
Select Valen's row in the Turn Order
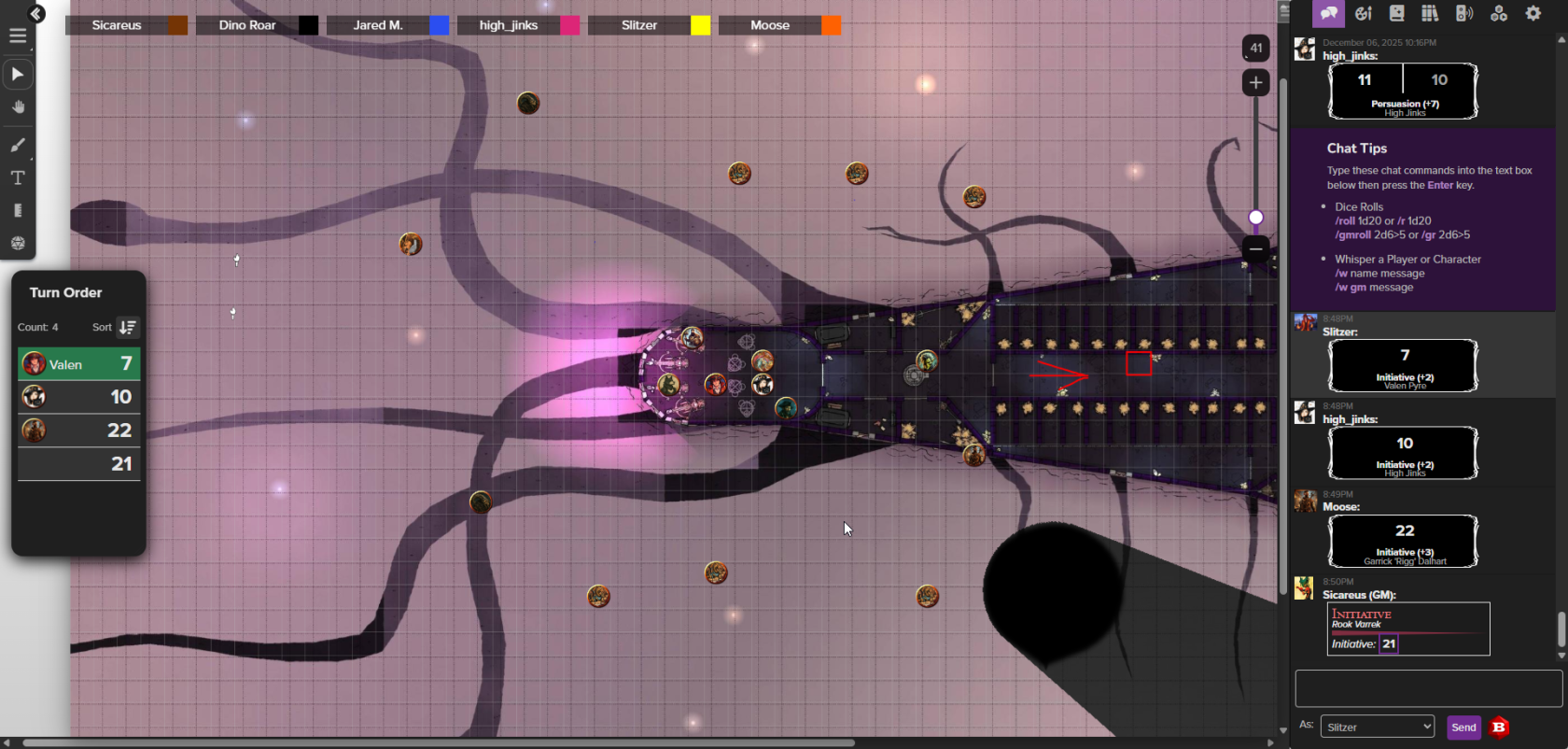tap(78, 363)
